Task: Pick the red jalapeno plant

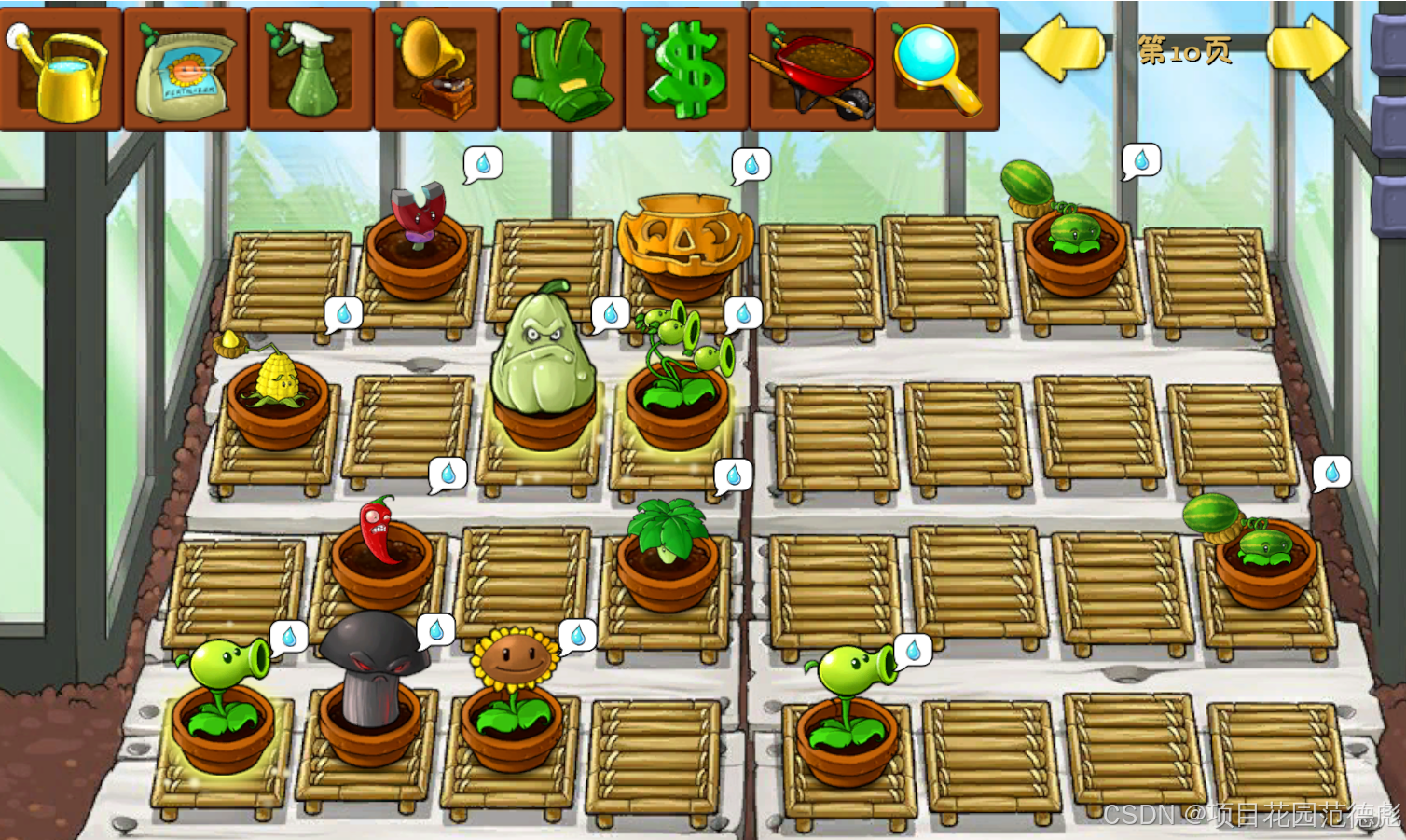Action: point(378,531)
